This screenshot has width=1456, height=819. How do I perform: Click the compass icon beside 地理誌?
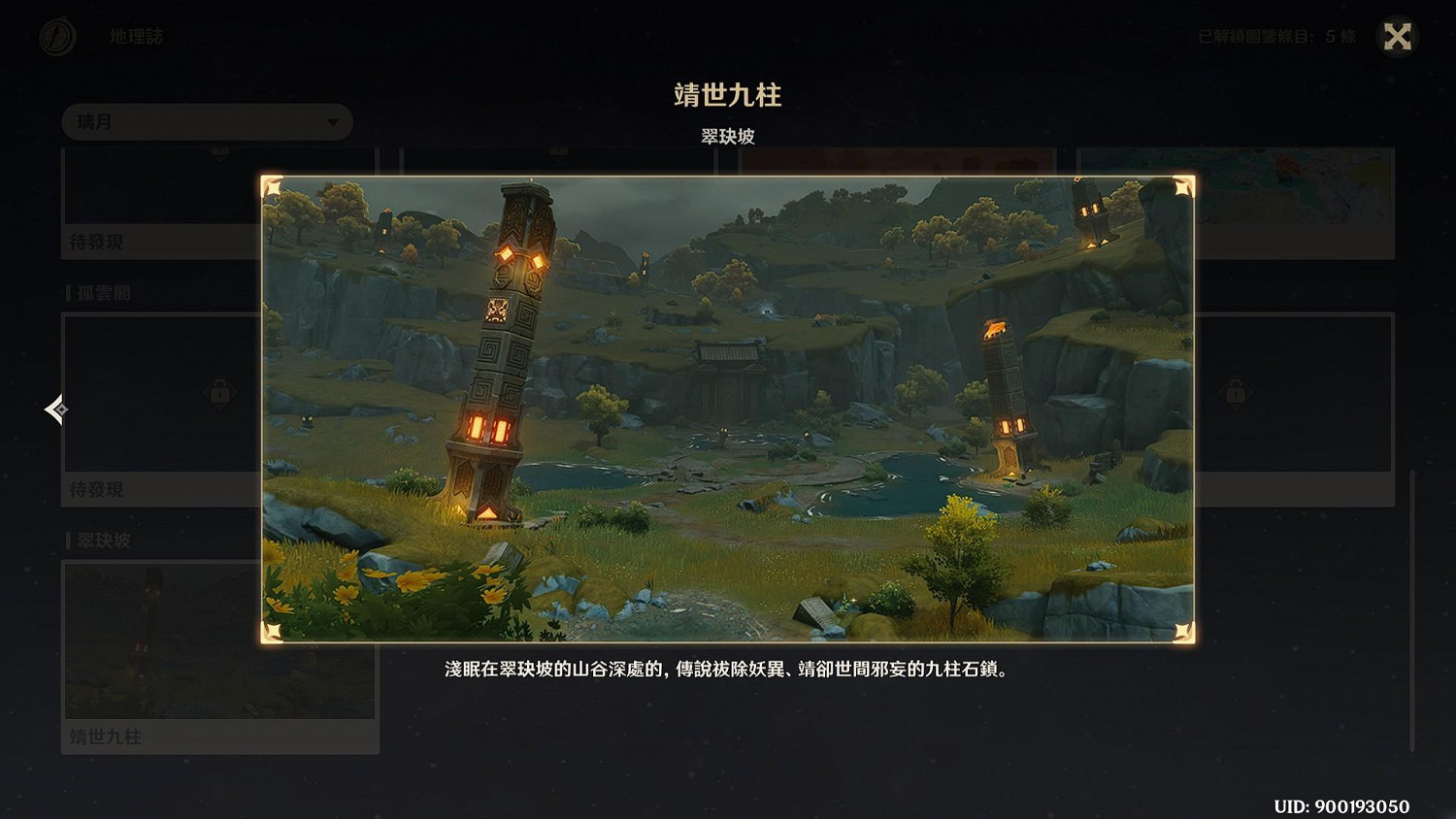tap(56, 37)
